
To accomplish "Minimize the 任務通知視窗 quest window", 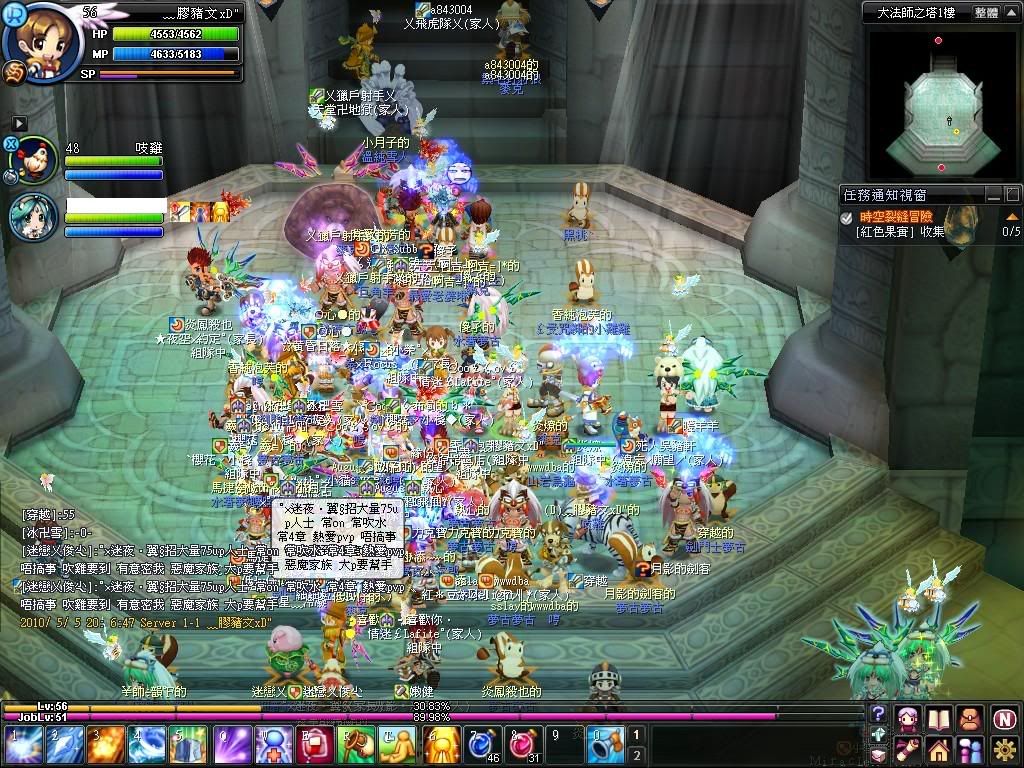I will (993, 195).
